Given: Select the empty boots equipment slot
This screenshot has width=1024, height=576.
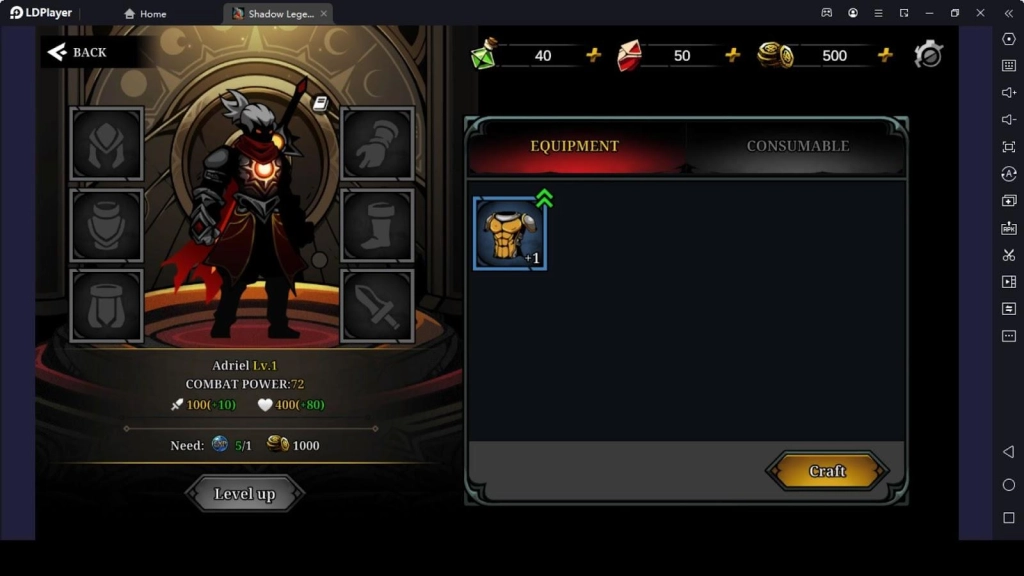Looking at the screenshot, I should [377, 225].
